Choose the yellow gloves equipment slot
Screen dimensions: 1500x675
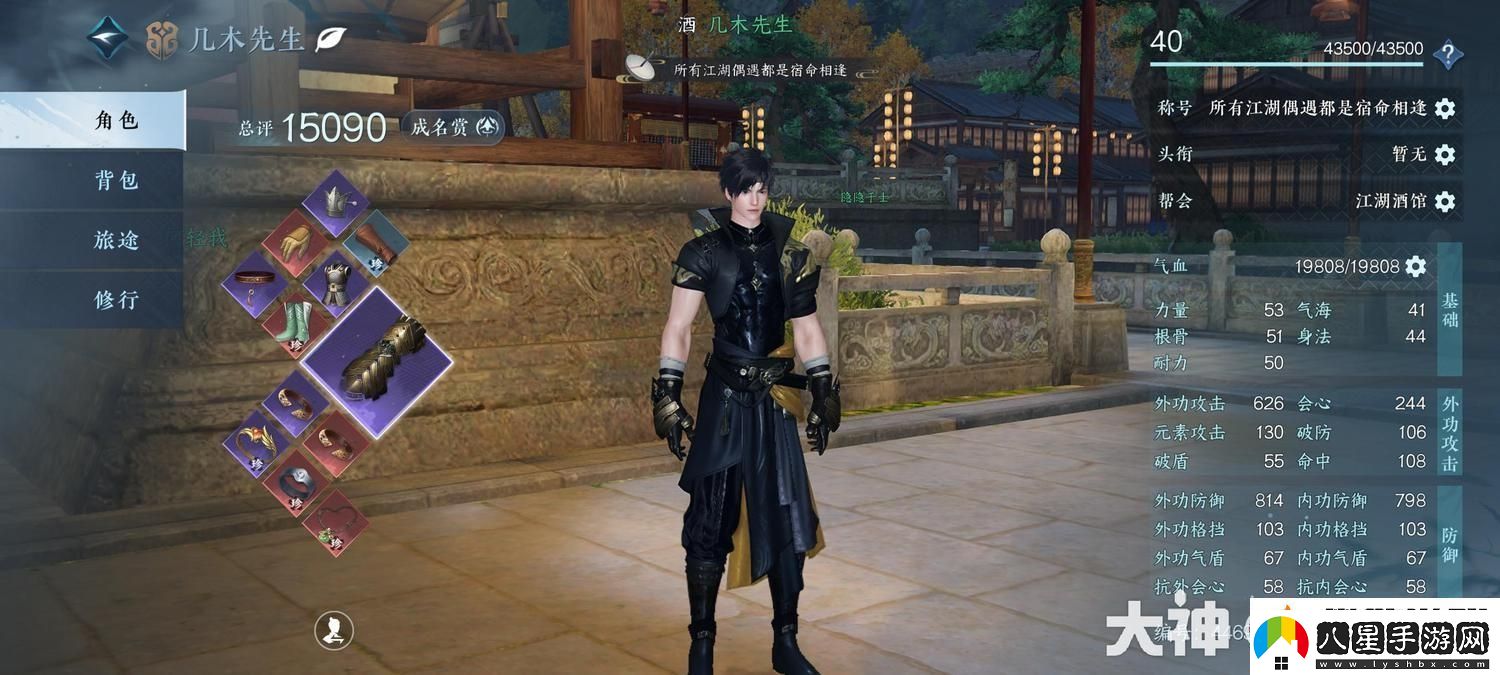coord(296,243)
